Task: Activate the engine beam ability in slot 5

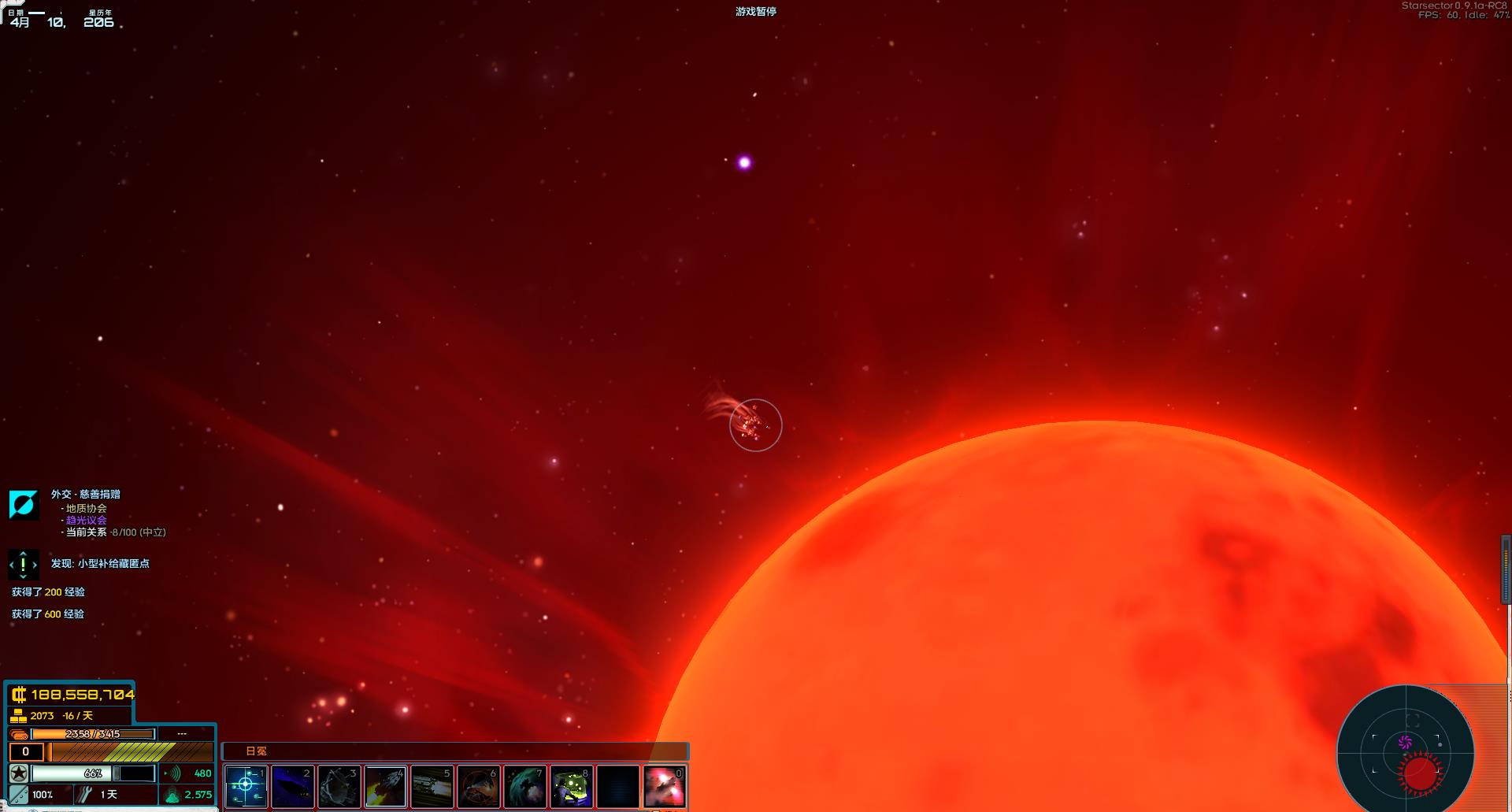Action: point(432,786)
